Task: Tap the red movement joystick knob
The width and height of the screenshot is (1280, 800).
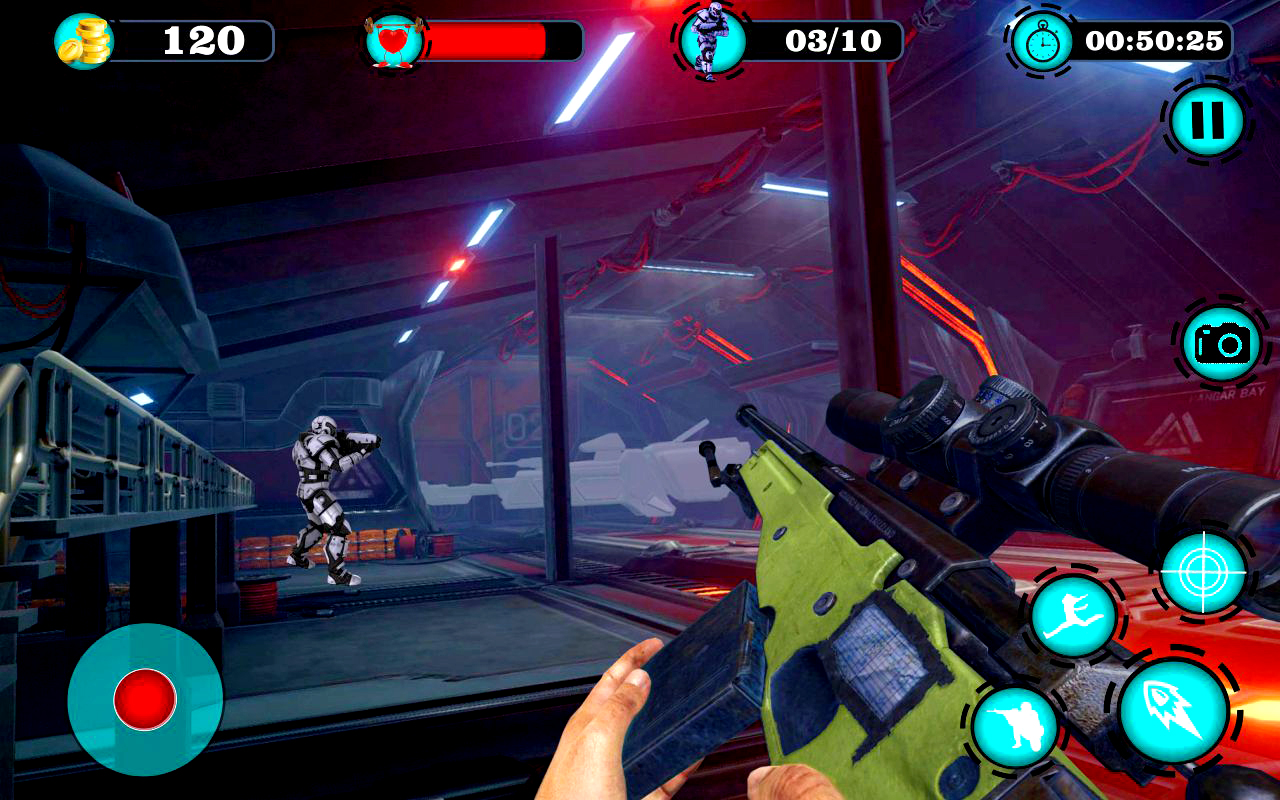Action: coord(145,699)
